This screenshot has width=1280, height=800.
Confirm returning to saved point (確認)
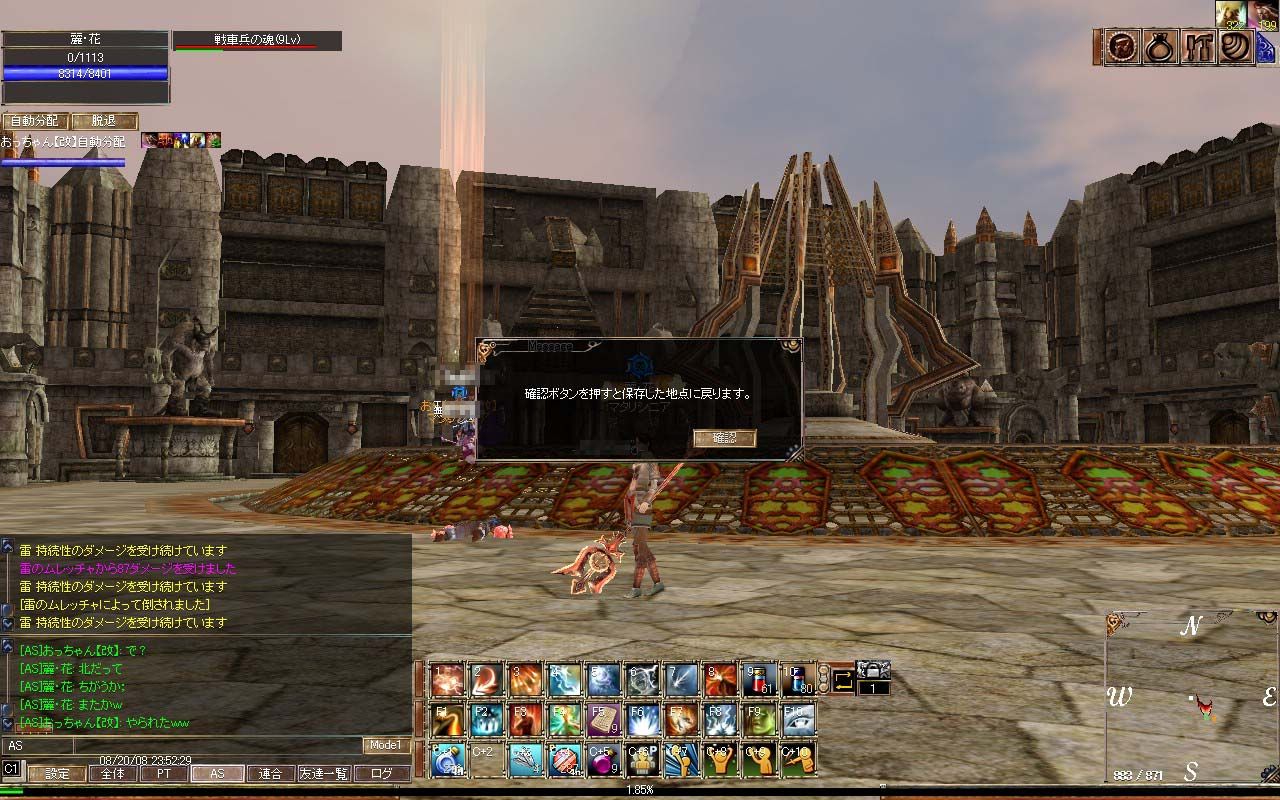pyautogui.click(x=724, y=438)
